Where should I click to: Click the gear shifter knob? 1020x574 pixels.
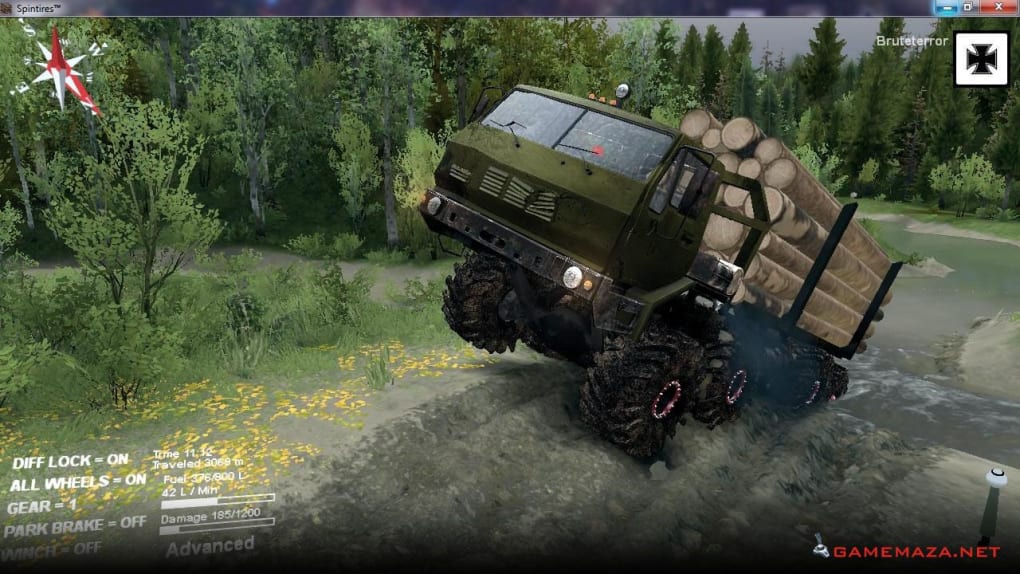[x=995, y=478]
